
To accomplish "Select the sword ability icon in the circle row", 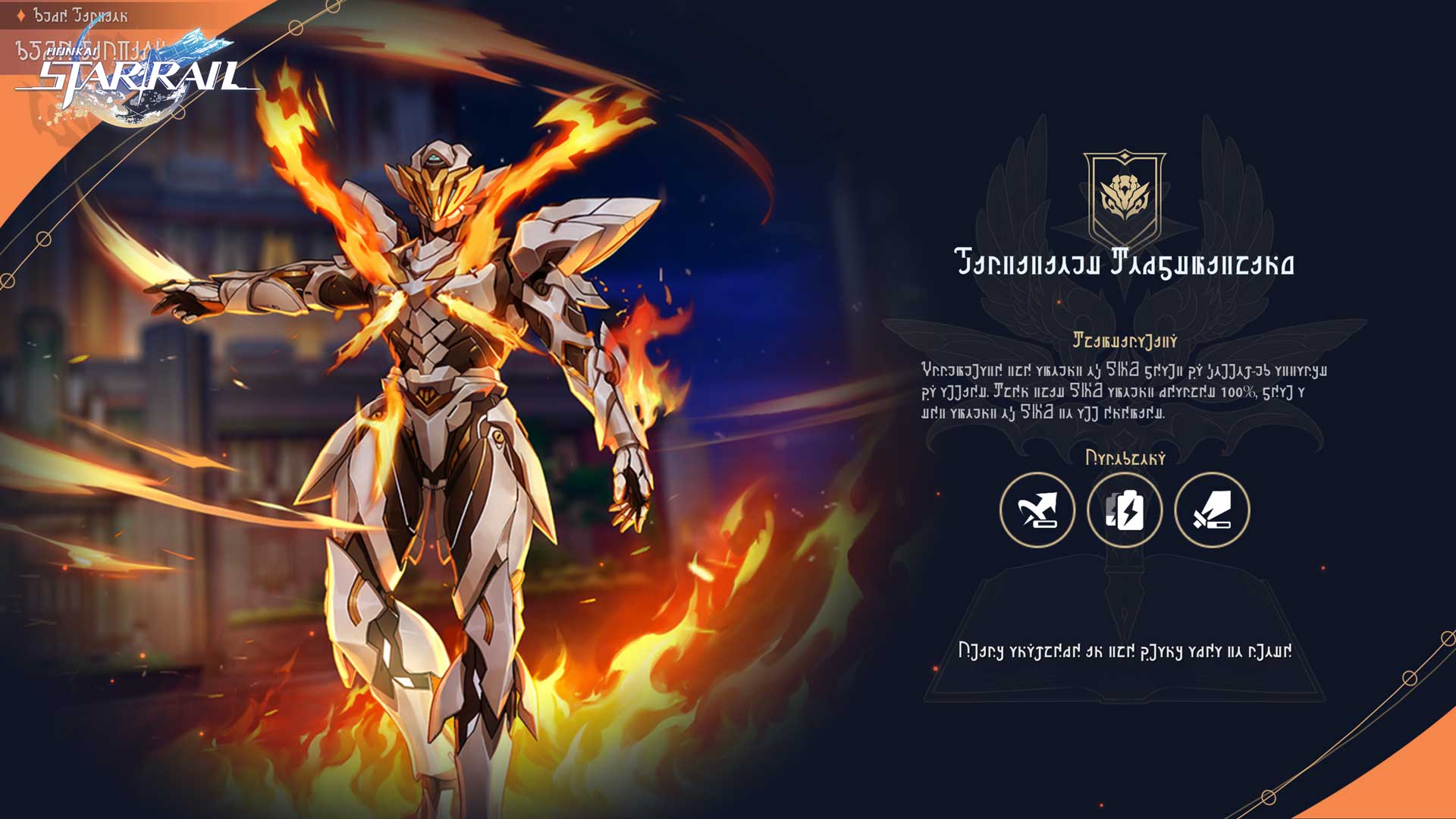I will [1212, 510].
